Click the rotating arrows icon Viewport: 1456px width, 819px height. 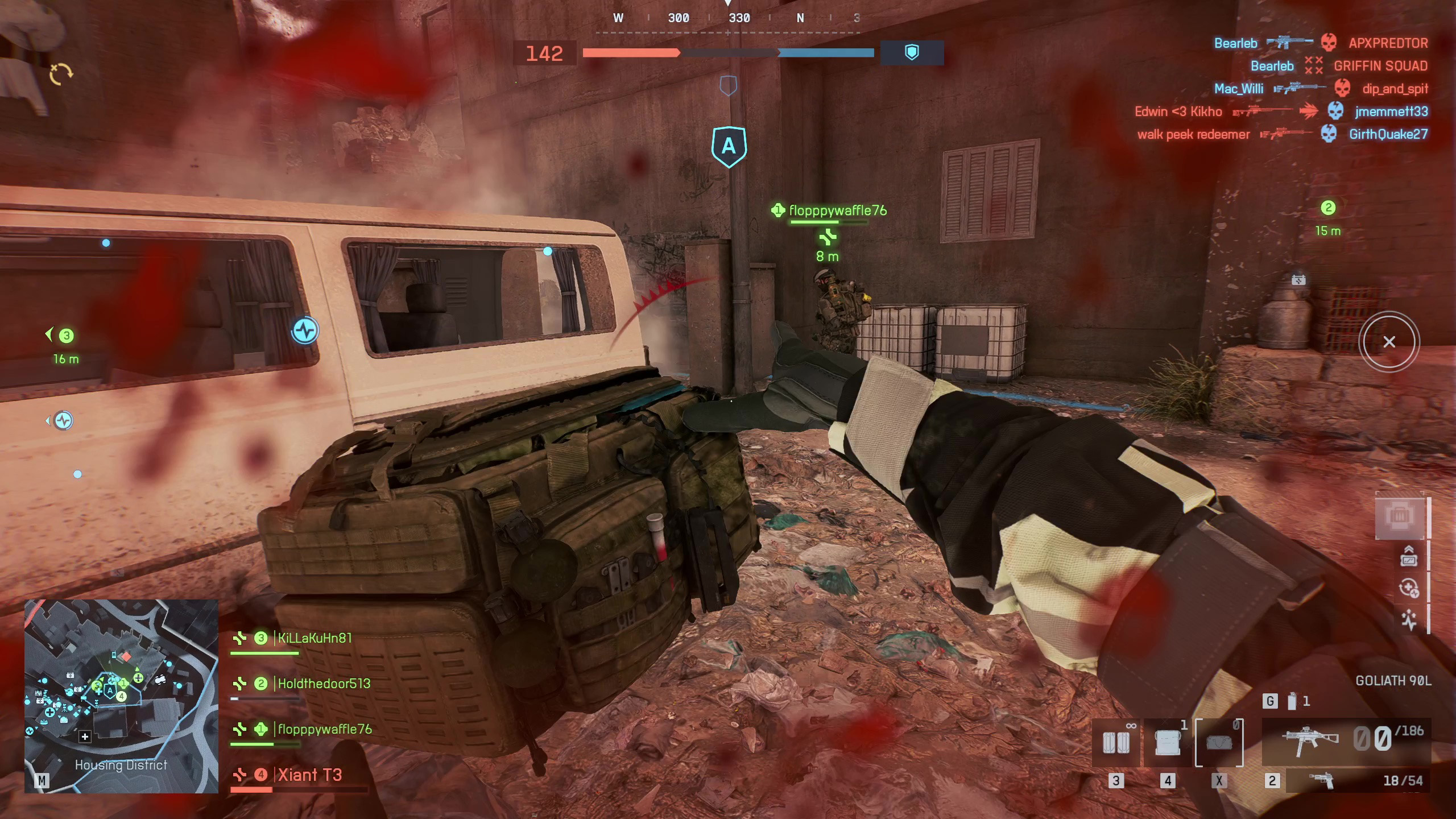pyautogui.click(x=61, y=74)
